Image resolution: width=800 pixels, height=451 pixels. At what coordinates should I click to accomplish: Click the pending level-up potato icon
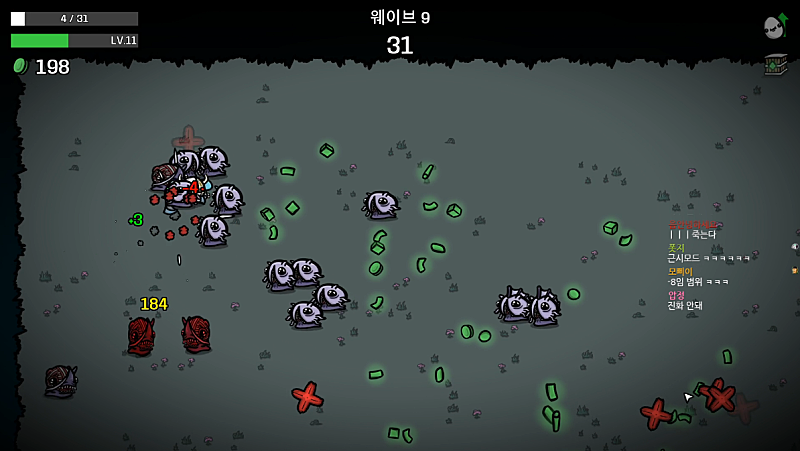(x=774, y=27)
